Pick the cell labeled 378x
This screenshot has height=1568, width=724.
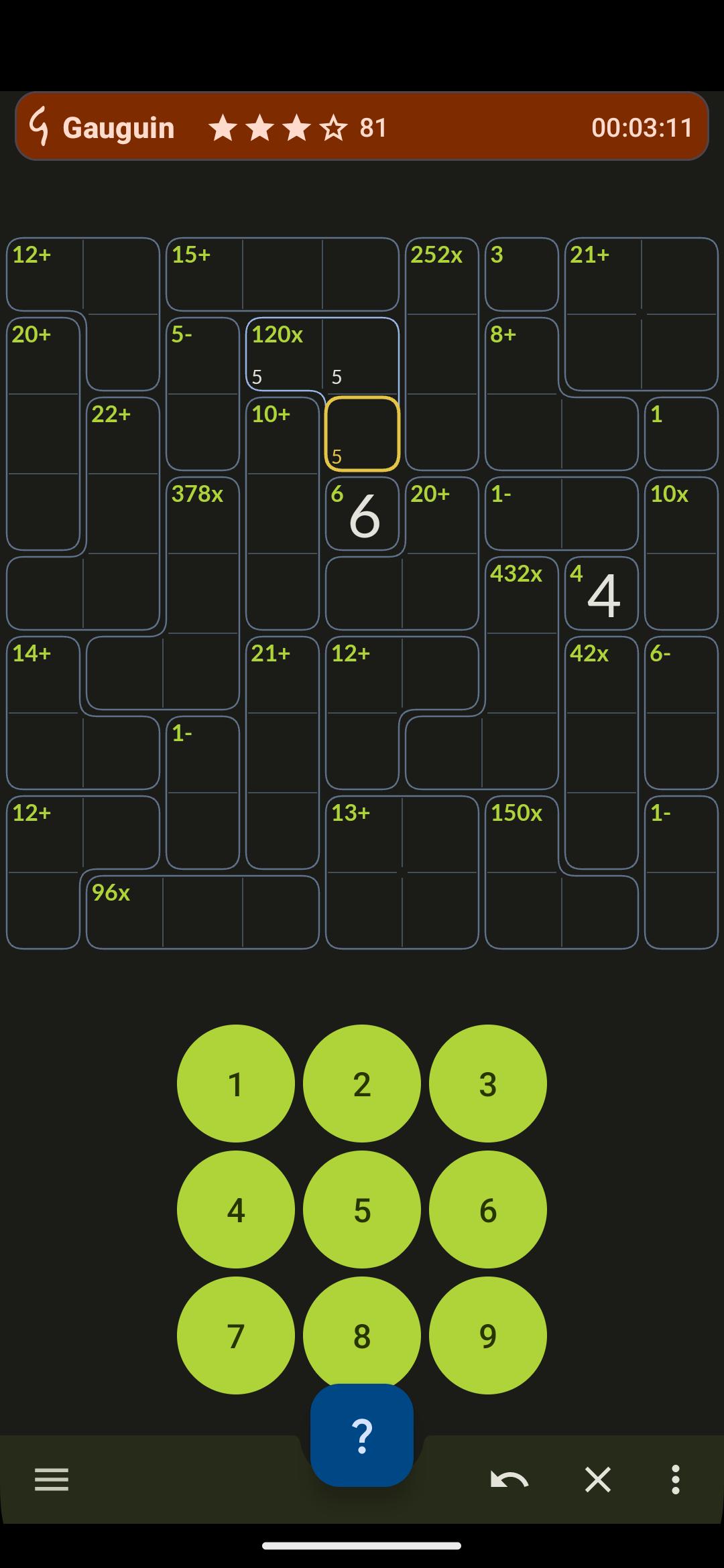(202, 514)
